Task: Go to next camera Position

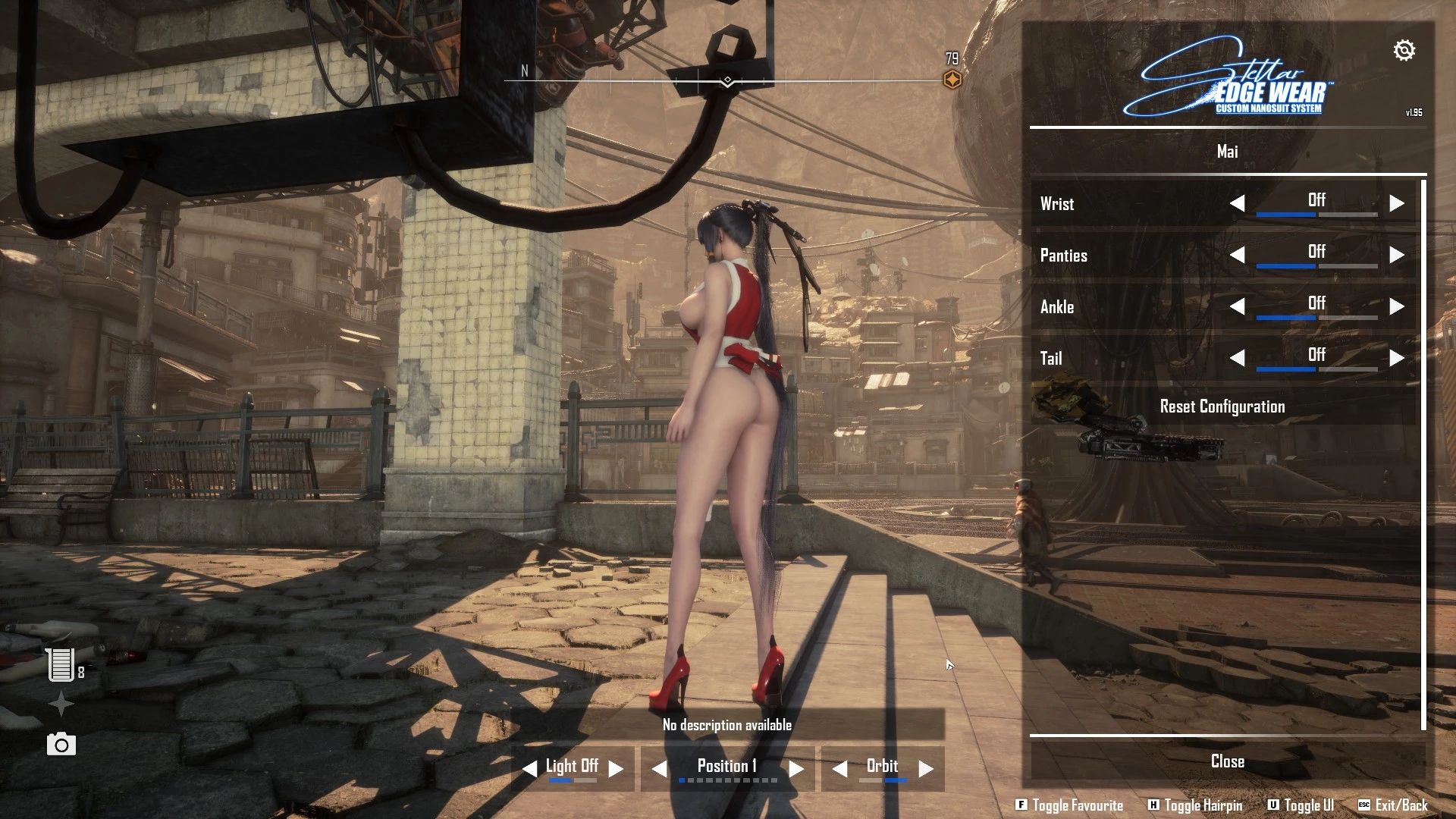Action: [795, 769]
